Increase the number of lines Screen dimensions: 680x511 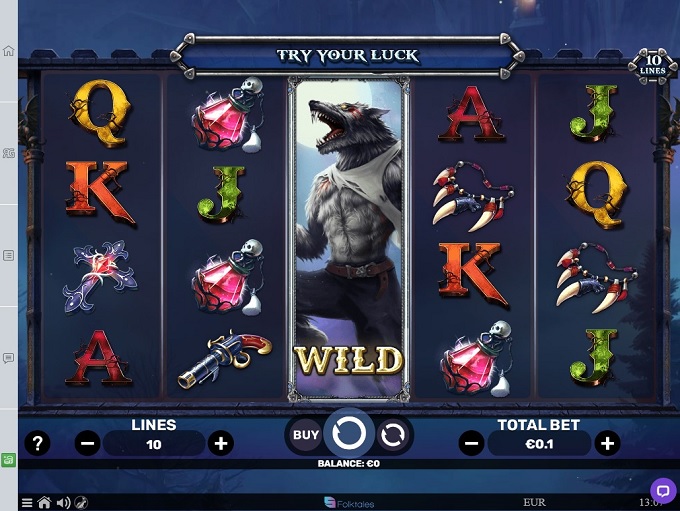point(221,443)
